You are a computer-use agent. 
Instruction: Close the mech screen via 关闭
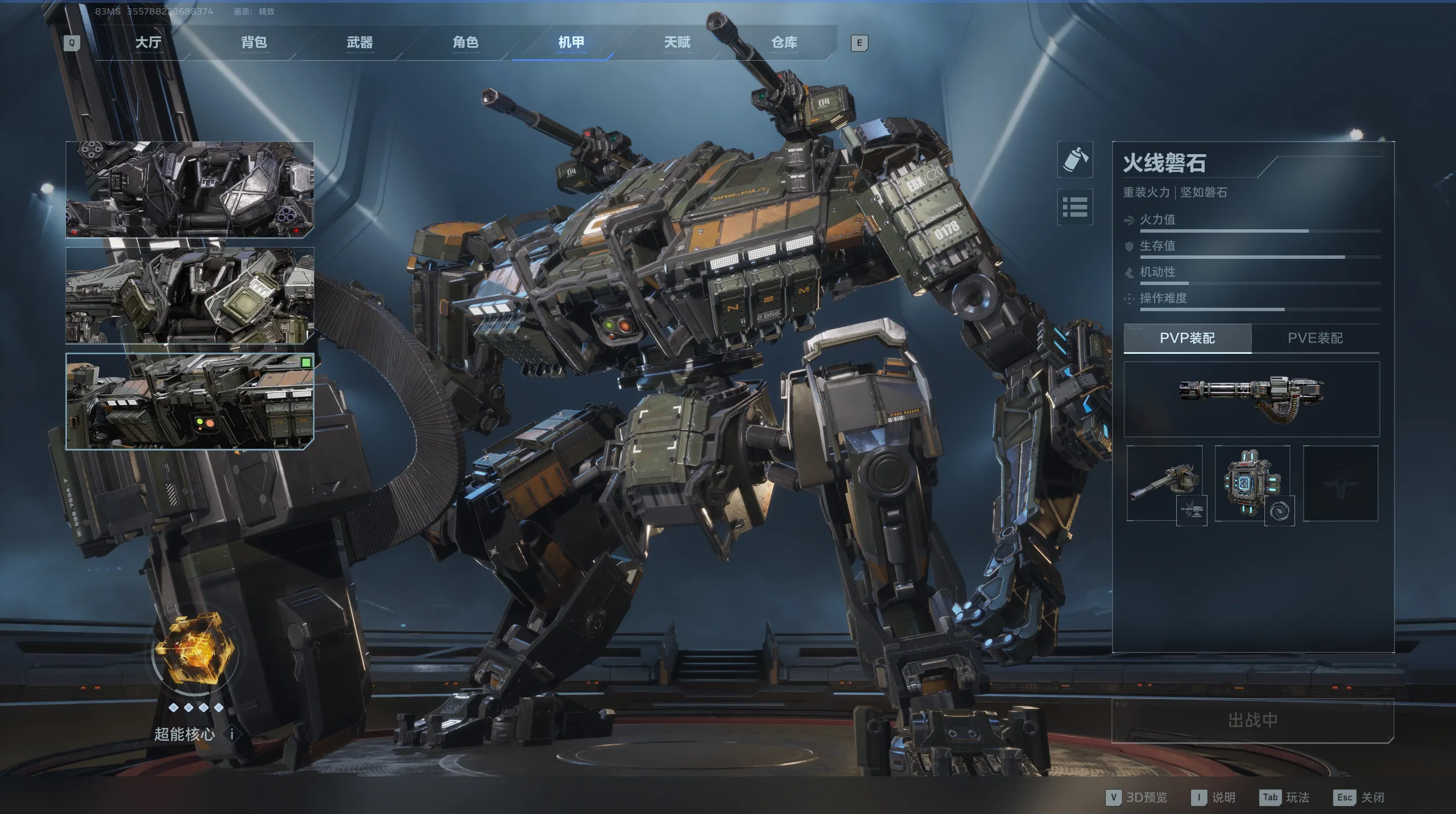tap(1359, 798)
